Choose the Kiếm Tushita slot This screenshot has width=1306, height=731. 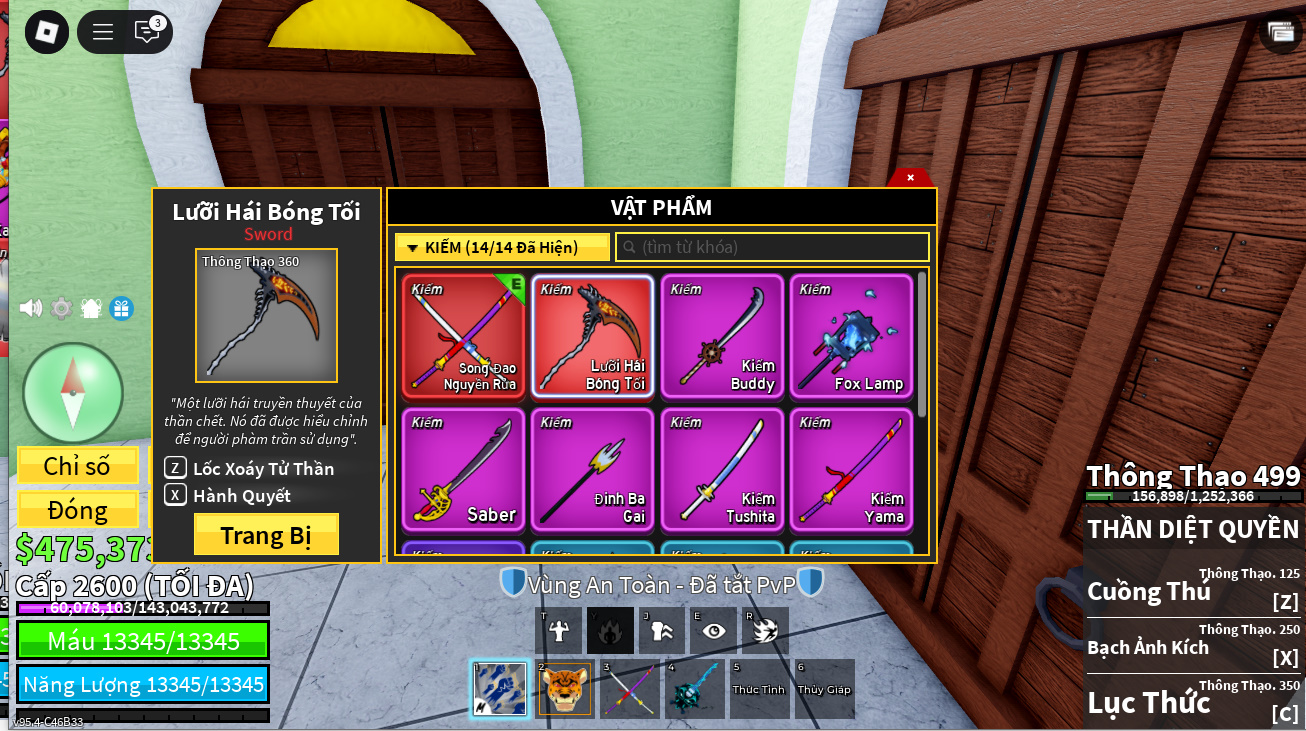tap(722, 469)
